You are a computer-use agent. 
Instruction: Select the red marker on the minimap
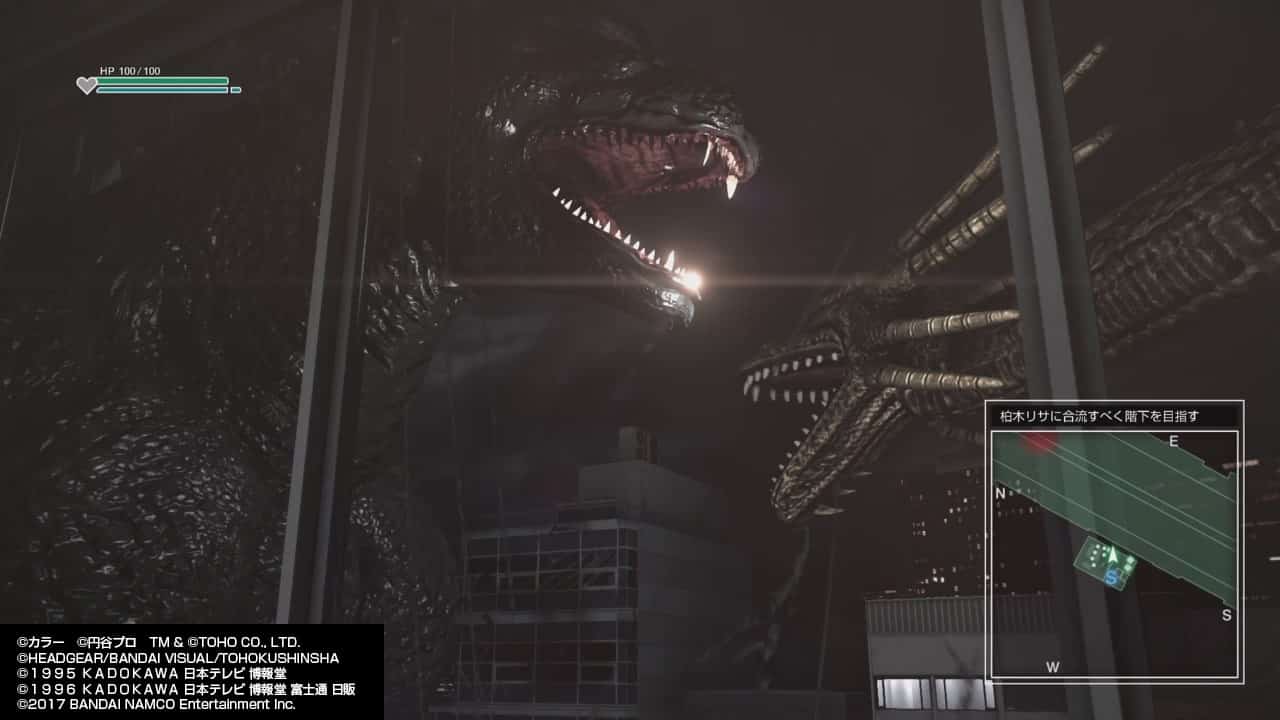[1039, 442]
